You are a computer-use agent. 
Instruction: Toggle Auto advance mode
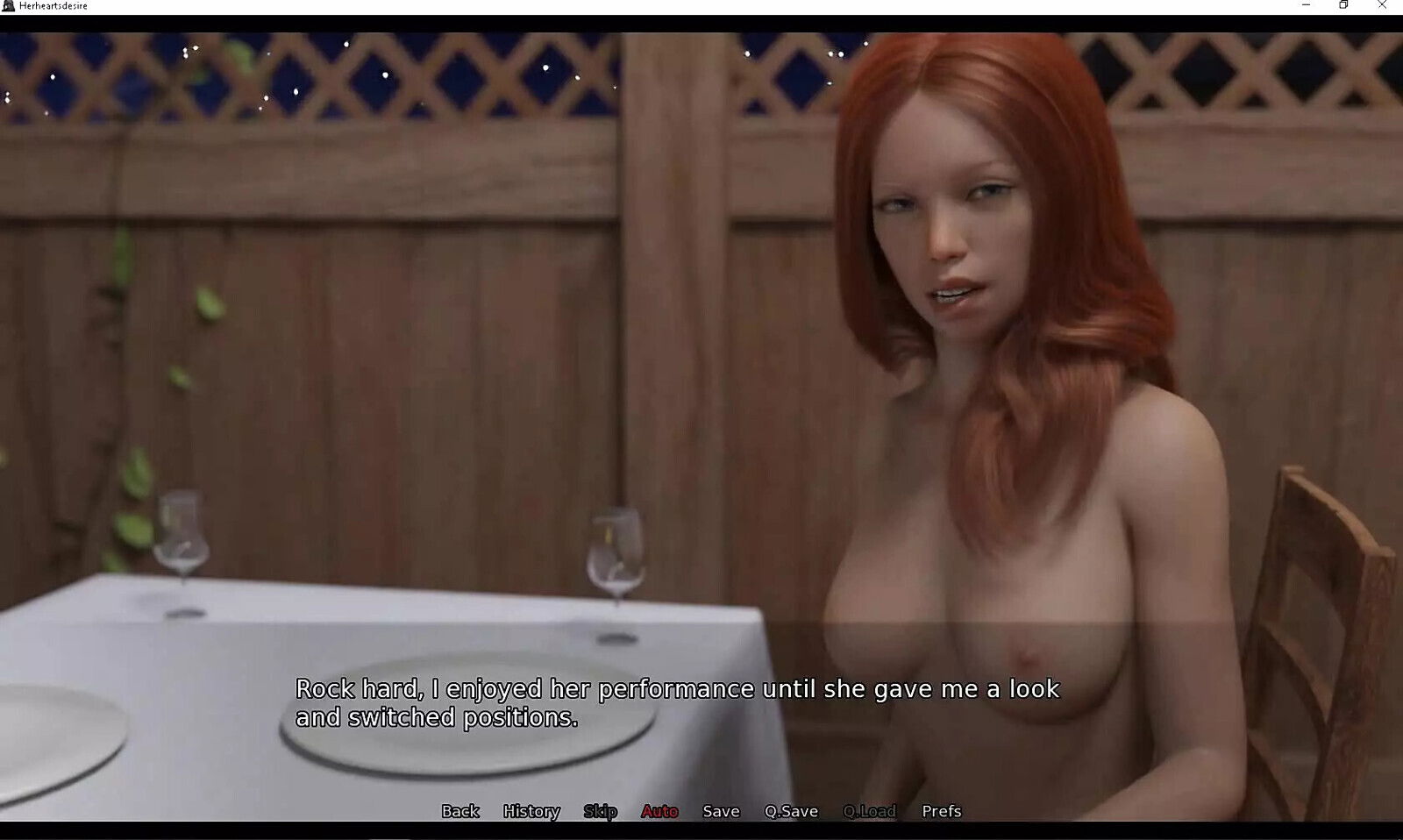[x=659, y=811]
